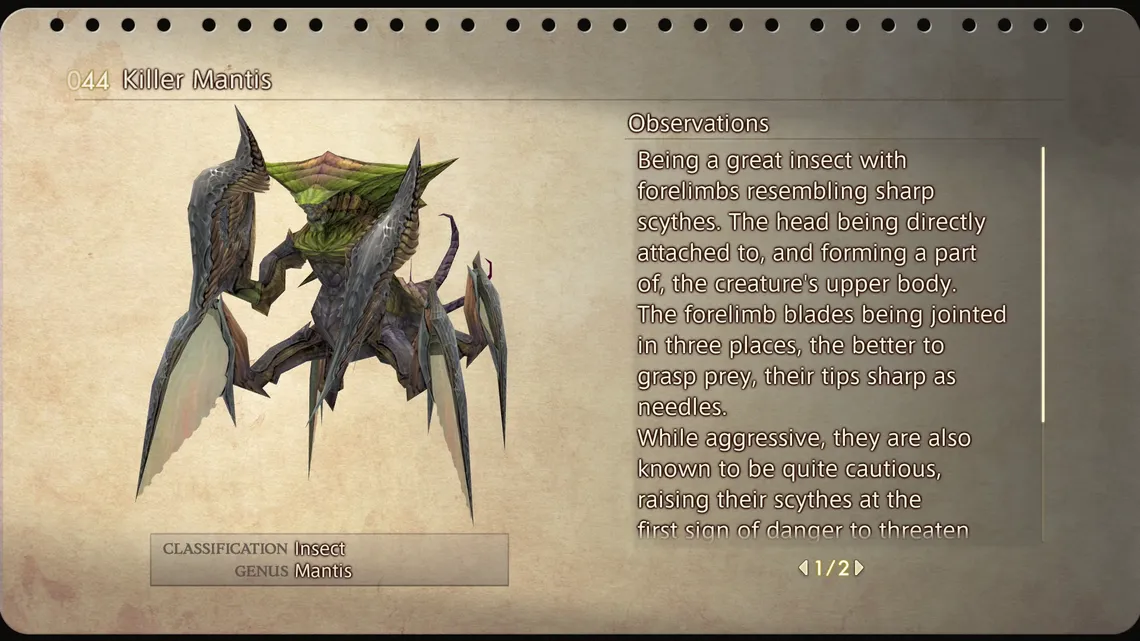Viewport: 1140px width, 641px height.
Task: Go to the next observations page
Action: point(859,568)
